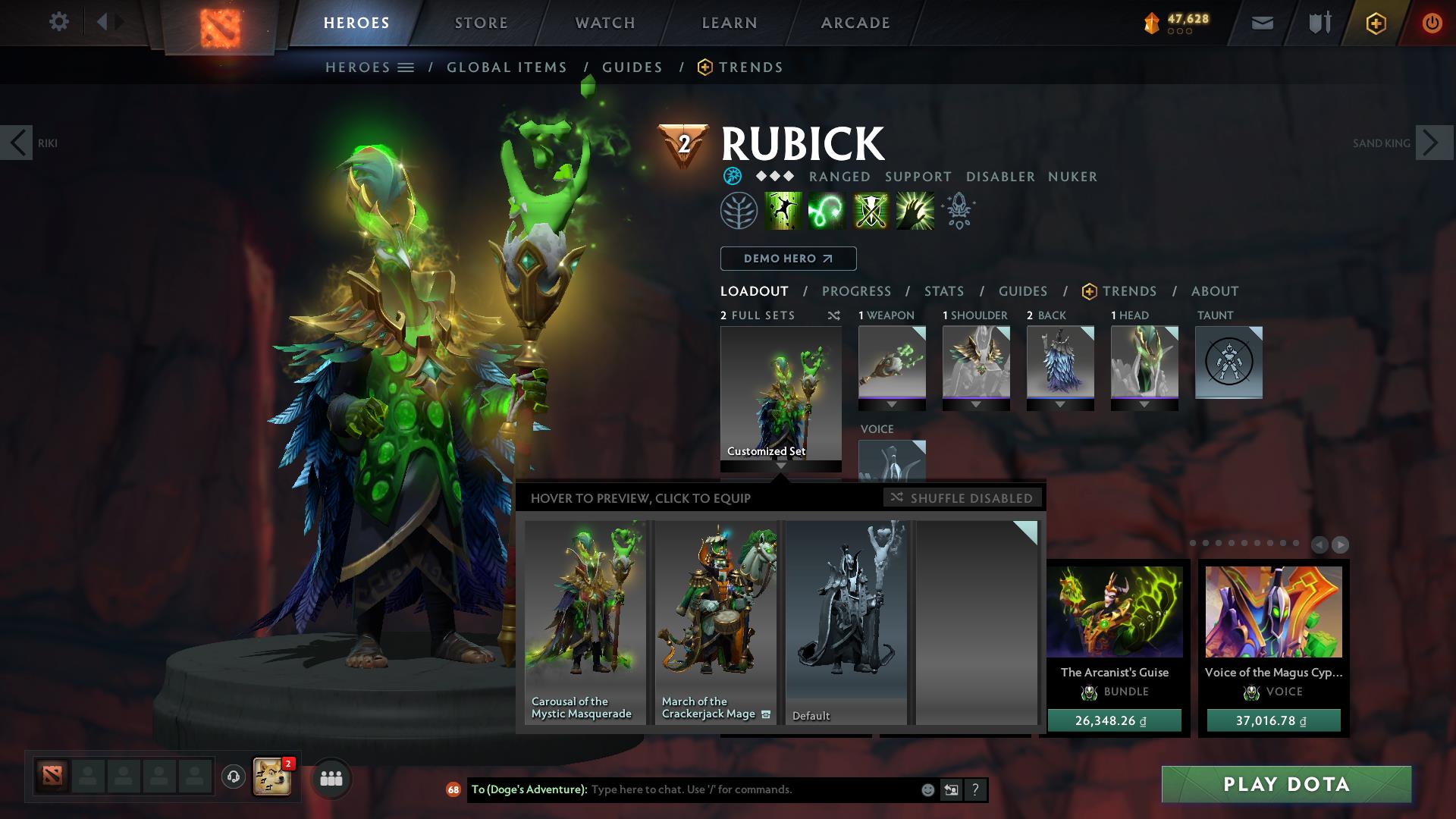This screenshot has height=819, width=1456.
Task: Switch to the Stats tab
Action: [943, 291]
